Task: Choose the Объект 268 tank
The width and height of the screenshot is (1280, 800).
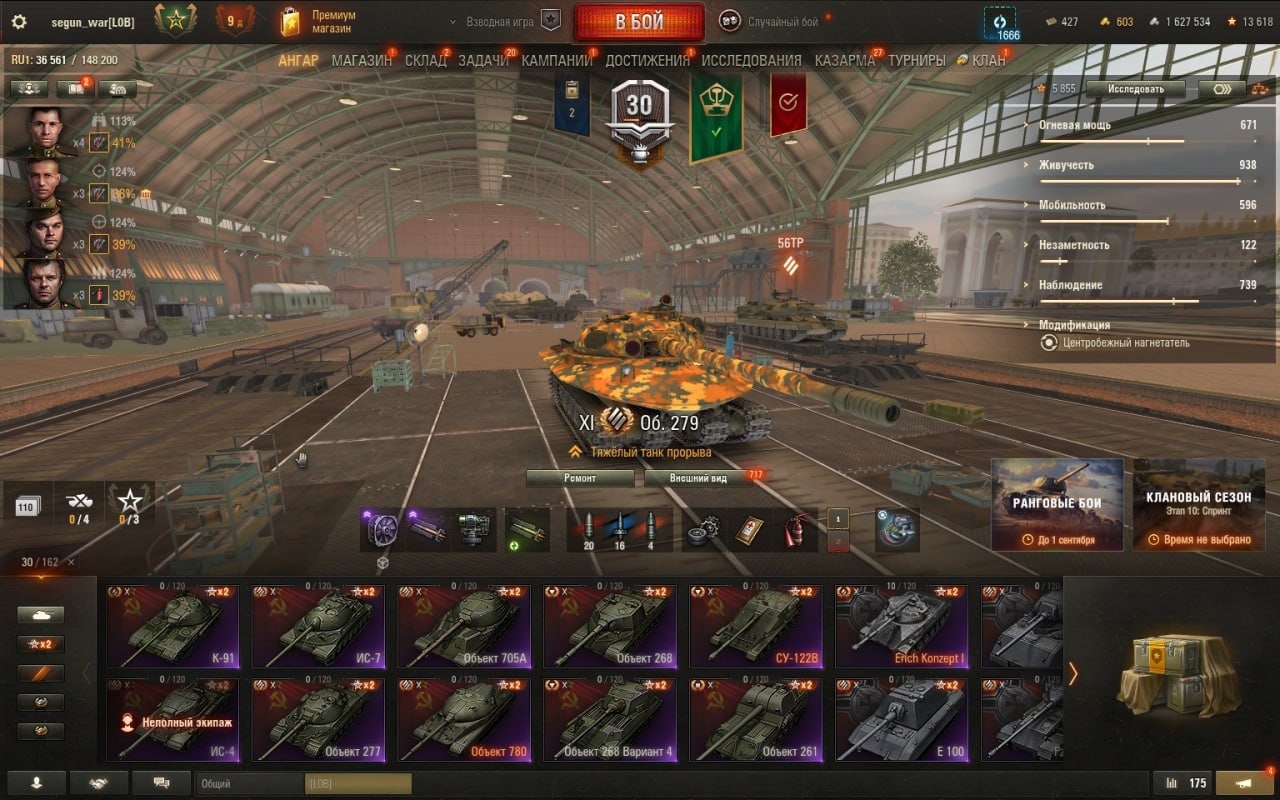Action: (x=609, y=627)
